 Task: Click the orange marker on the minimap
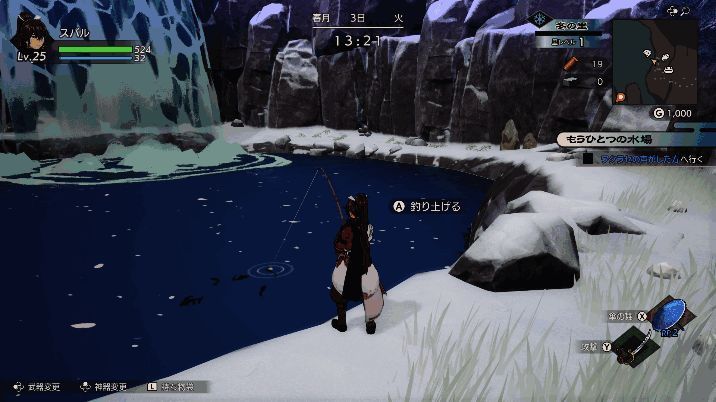pyautogui.click(x=620, y=96)
